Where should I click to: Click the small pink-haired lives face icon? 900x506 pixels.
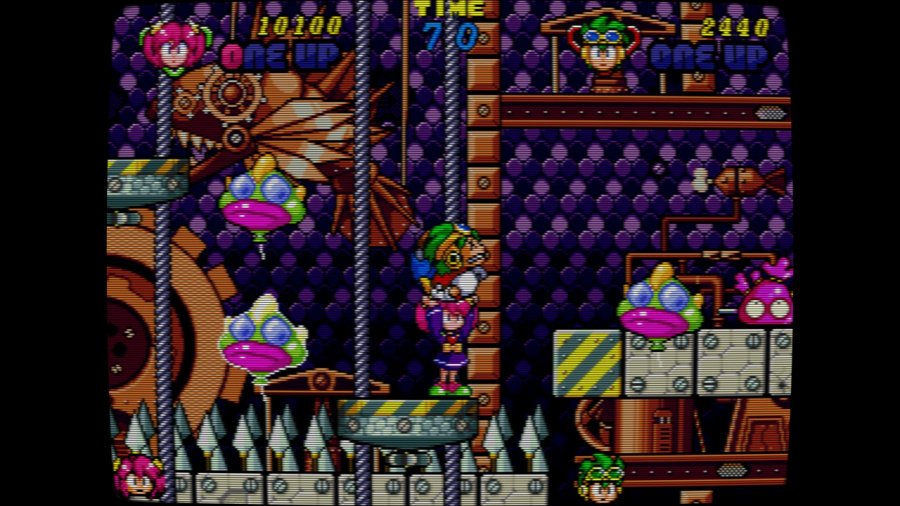pos(139,477)
